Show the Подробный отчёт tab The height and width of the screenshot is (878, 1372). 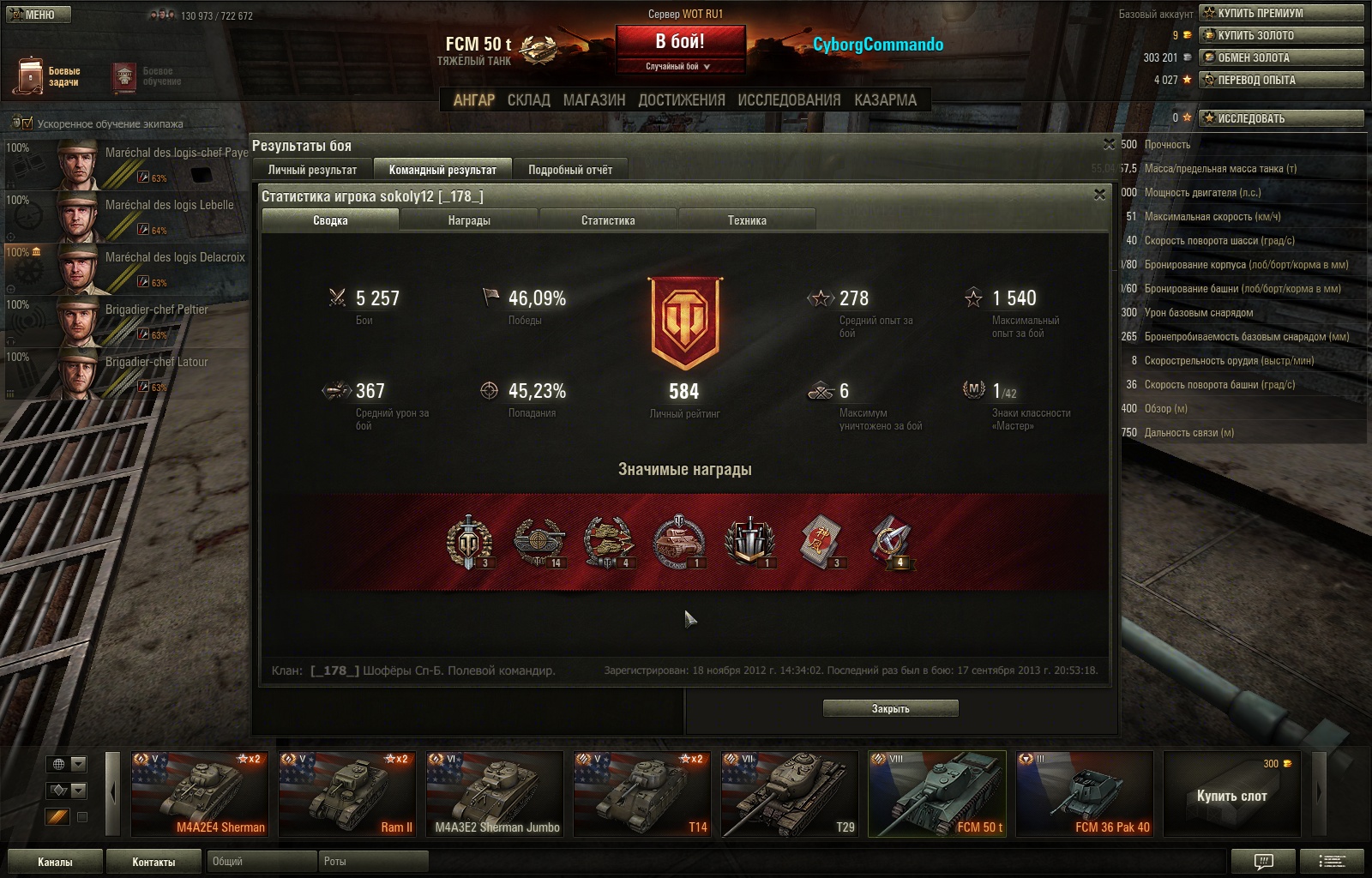click(x=570, y=170)
